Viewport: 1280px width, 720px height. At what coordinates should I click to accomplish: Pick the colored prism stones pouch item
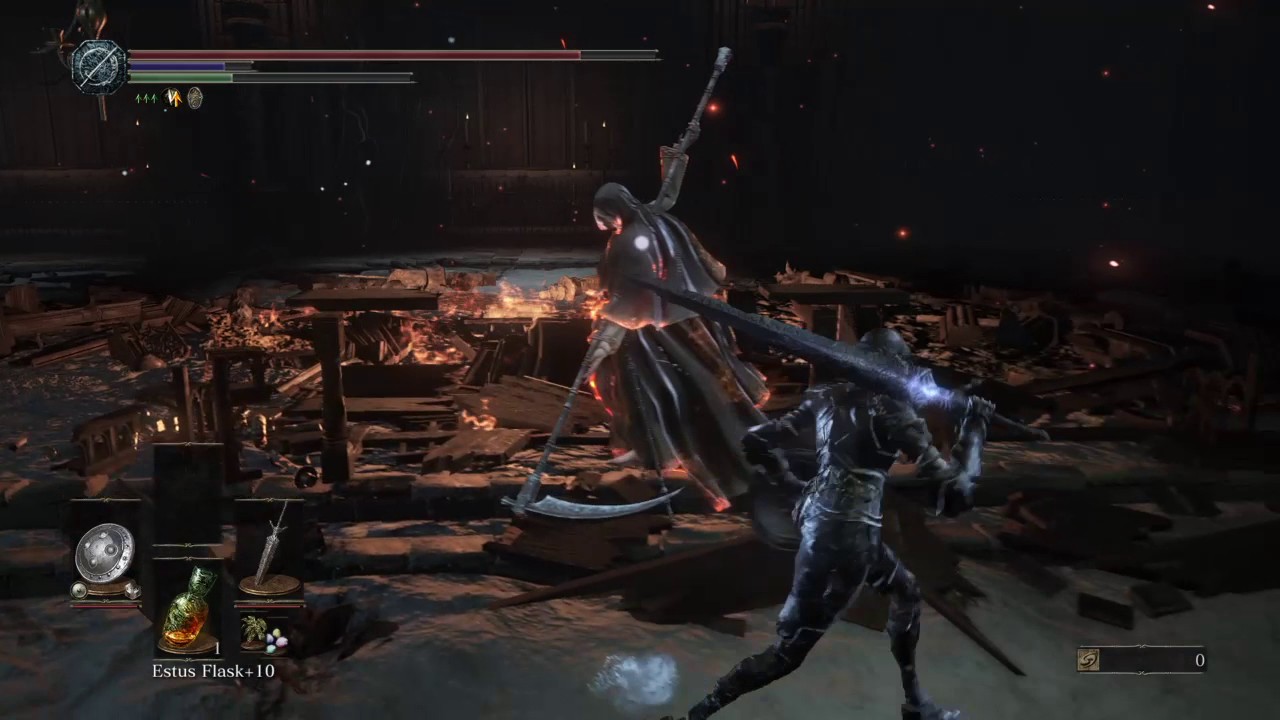274,642
